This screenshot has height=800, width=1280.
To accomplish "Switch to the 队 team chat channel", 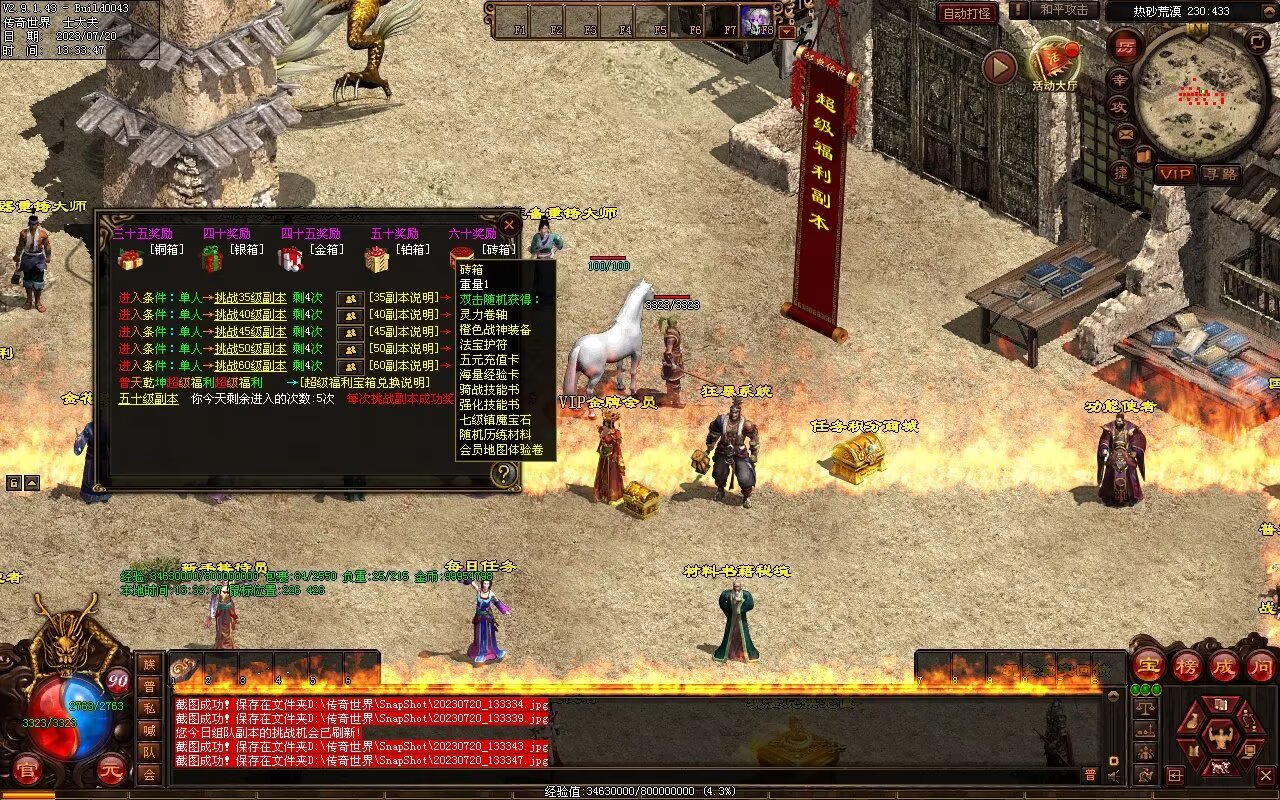I will (x=149, y=750).
